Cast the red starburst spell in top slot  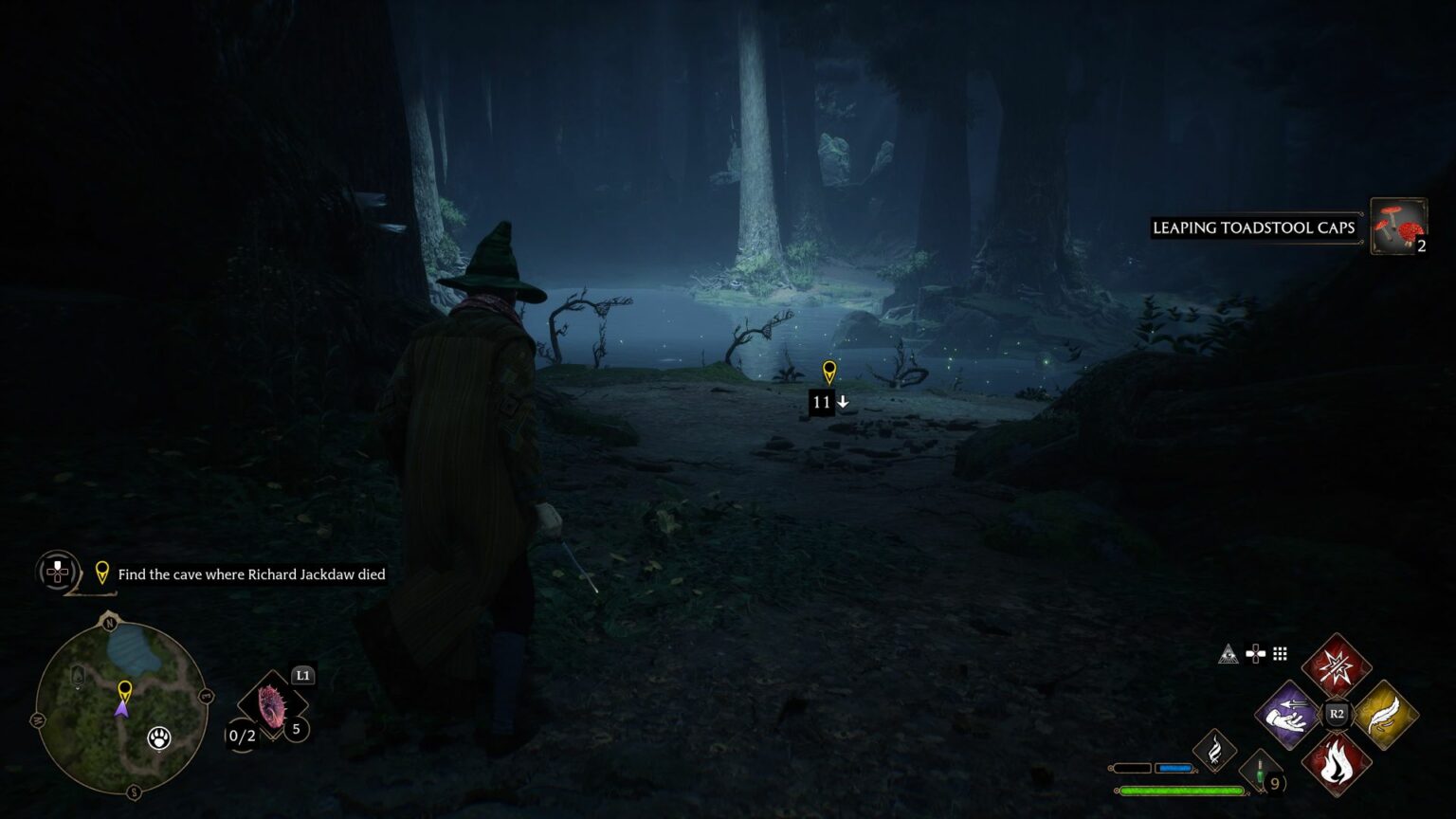pos(1337,666)
